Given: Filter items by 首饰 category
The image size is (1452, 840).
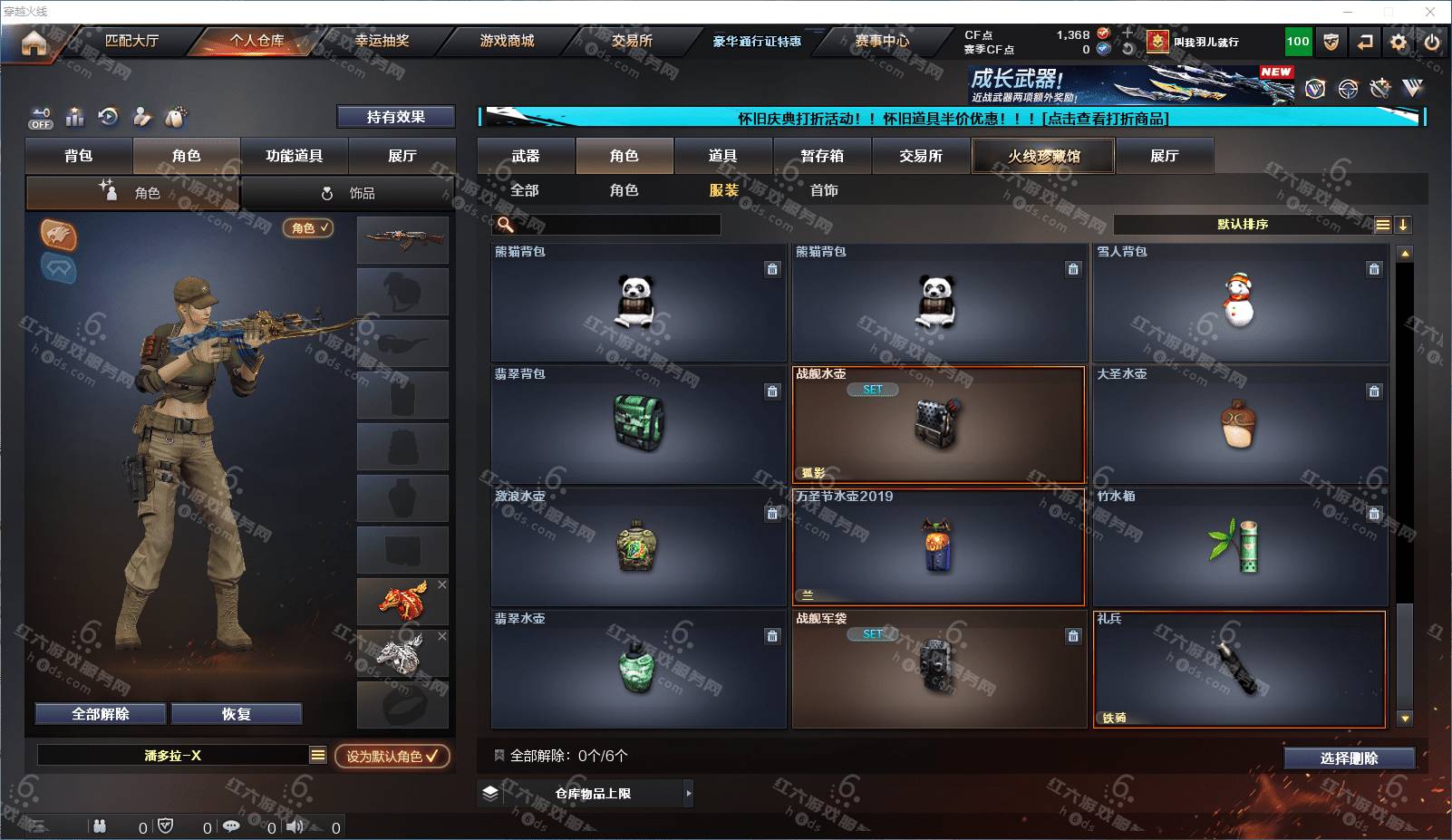Looking at the screenshot, I should [x=824, y=190].
